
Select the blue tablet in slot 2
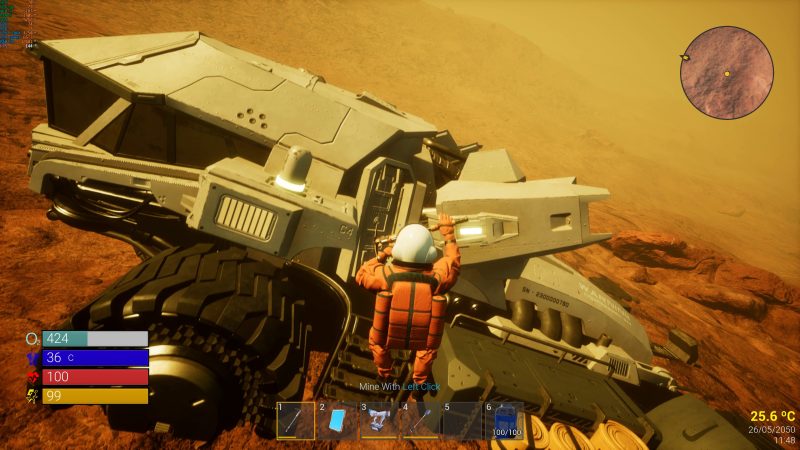[337, 420]
